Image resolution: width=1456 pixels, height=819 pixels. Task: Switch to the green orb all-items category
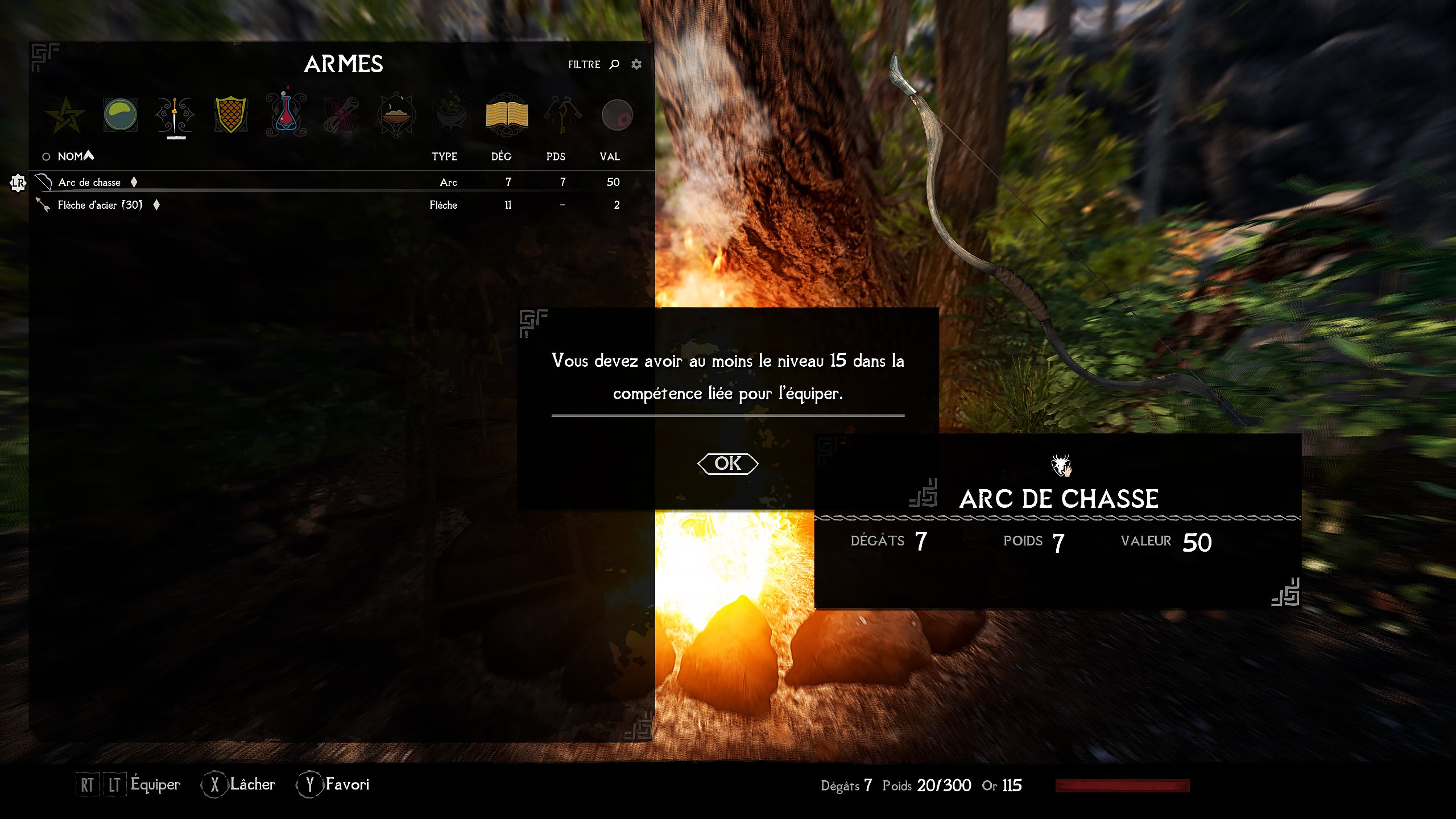tap(120, 115)
